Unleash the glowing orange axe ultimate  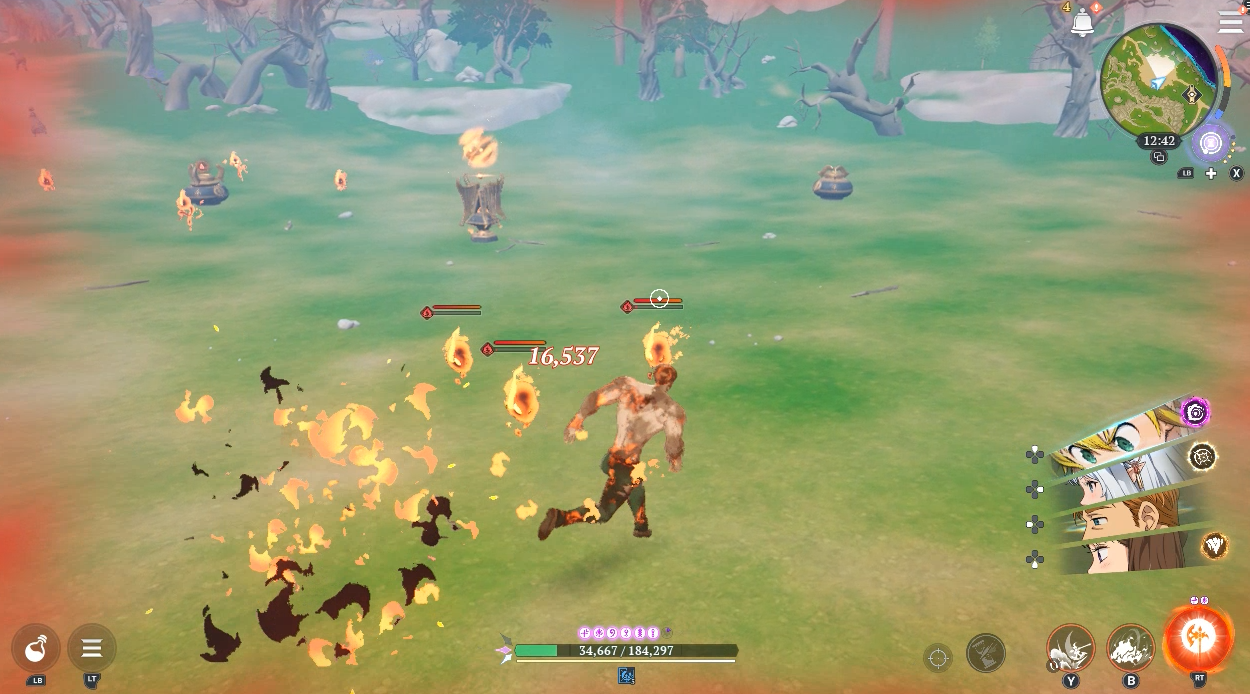pyautogui.click(x=1198, y=638)
